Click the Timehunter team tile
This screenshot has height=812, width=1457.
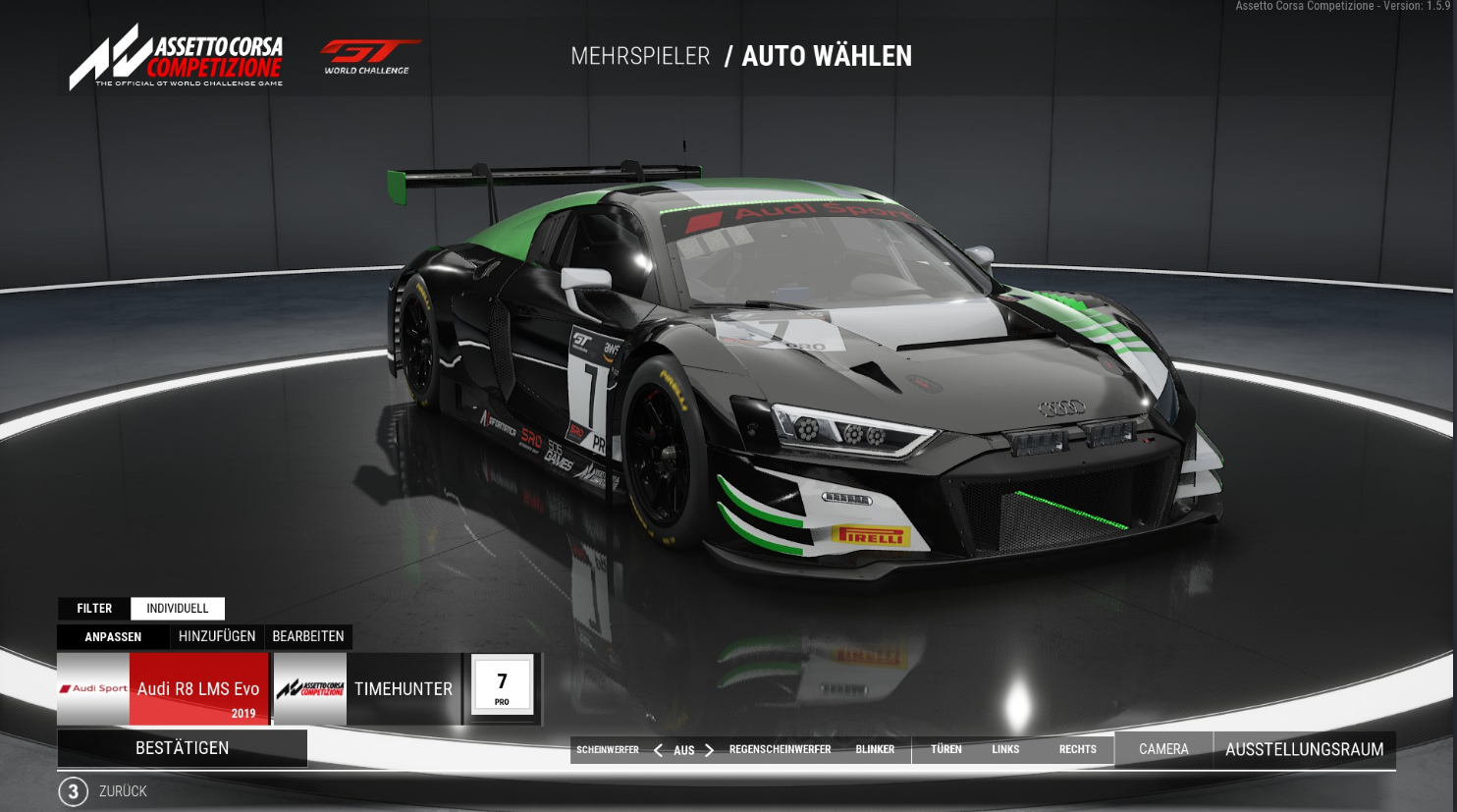pos(367,689)
